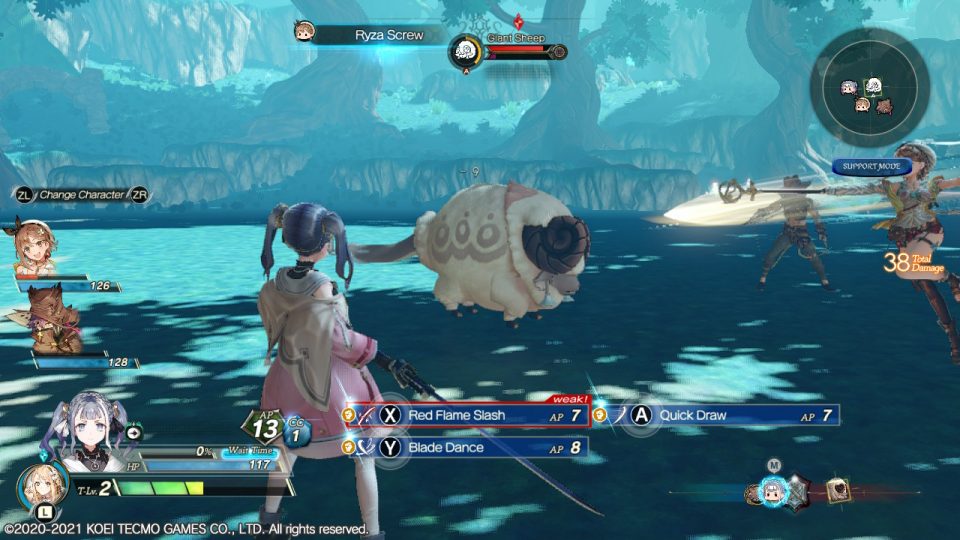Select the Red Flame Slash skill
This screenshot has width=960, height=540.
pos(467,415)
